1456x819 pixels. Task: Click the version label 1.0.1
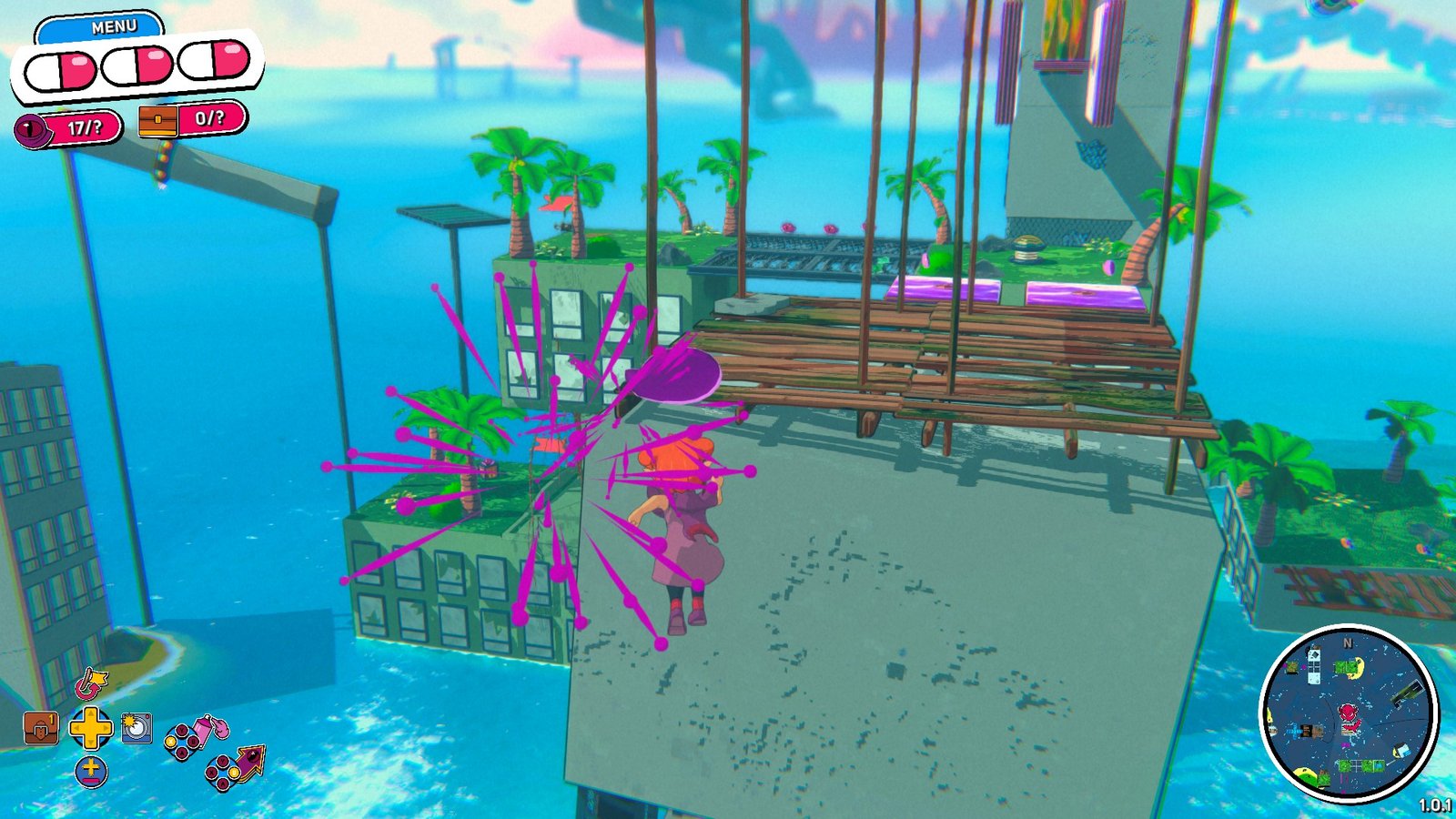pos(1435,804)
